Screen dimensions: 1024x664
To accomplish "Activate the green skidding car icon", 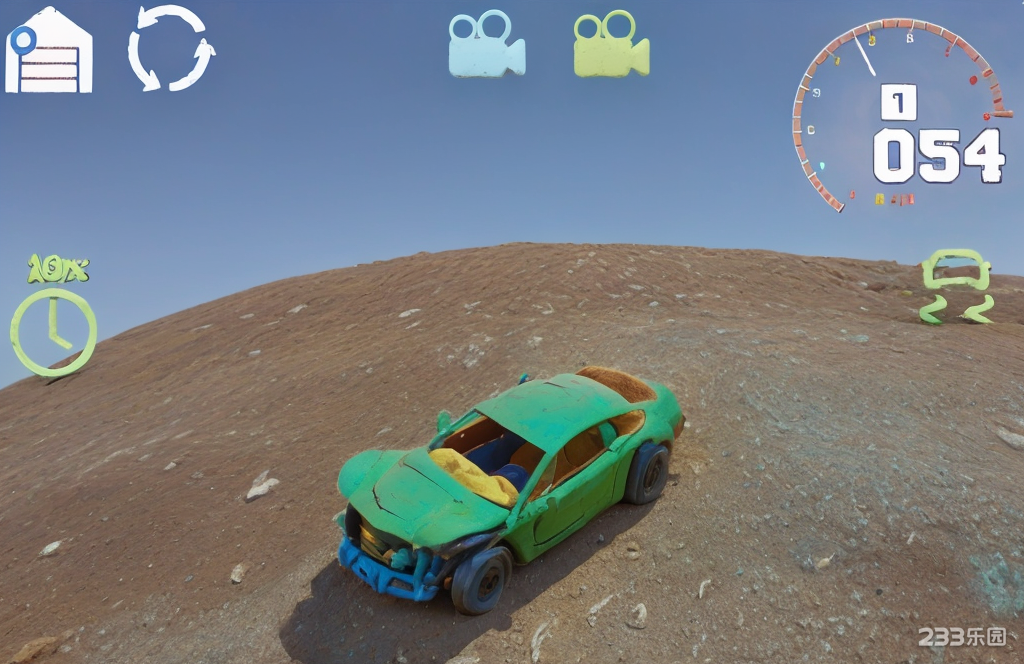I will click(956, 287).
